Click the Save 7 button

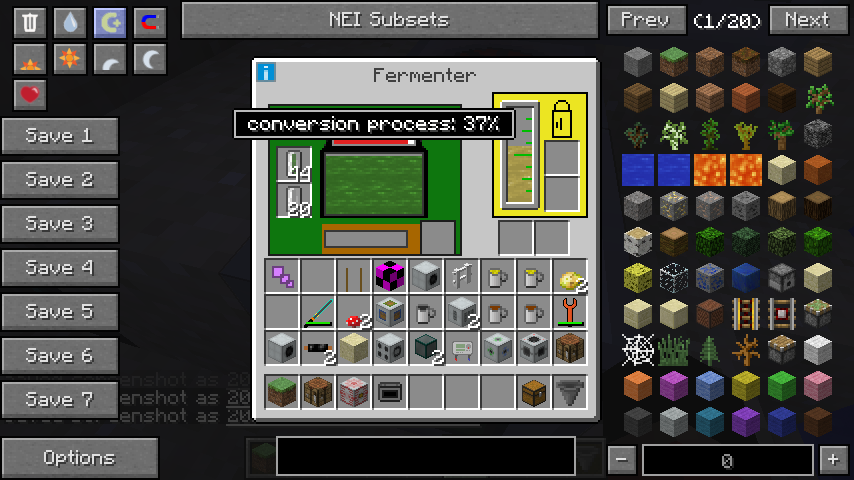[60, 400]
